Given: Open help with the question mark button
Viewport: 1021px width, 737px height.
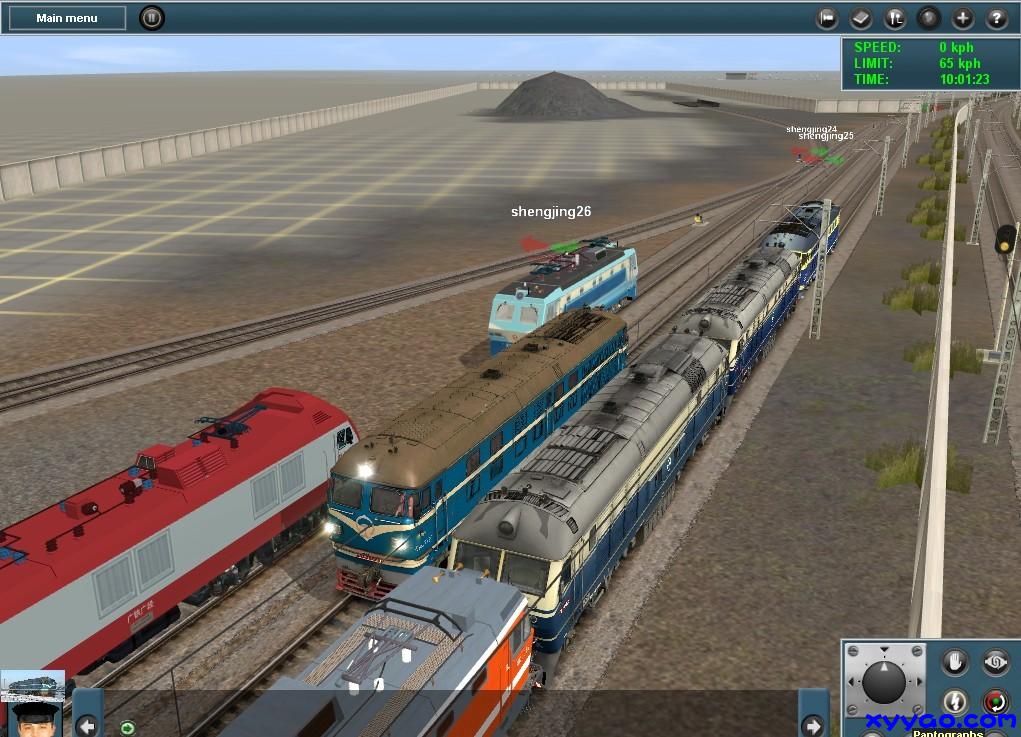Looking at the screenshot, I should coord(996,18).
